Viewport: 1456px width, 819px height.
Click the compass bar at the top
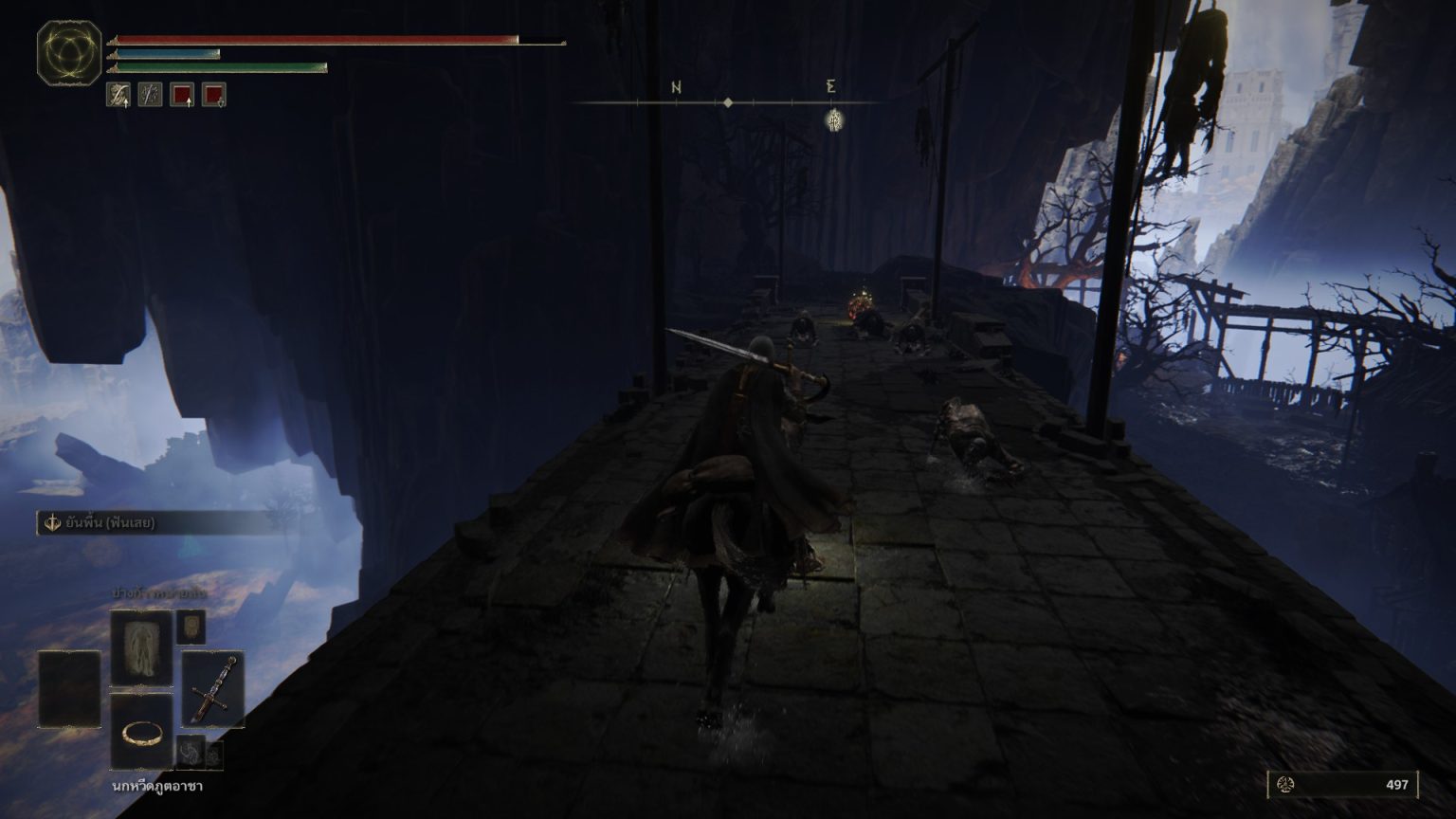pos(728,101)
